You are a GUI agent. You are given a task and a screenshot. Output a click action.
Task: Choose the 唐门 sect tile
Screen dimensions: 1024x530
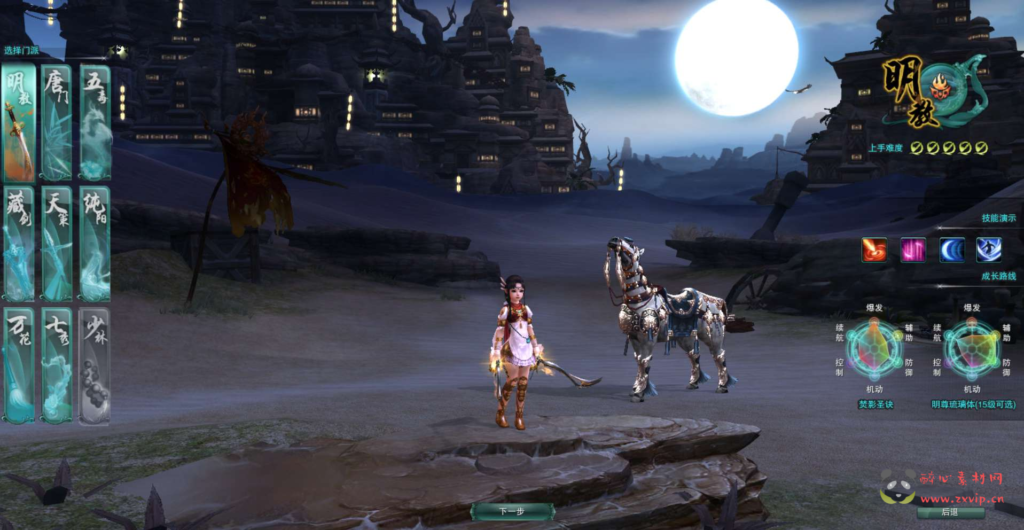[57, 122]
